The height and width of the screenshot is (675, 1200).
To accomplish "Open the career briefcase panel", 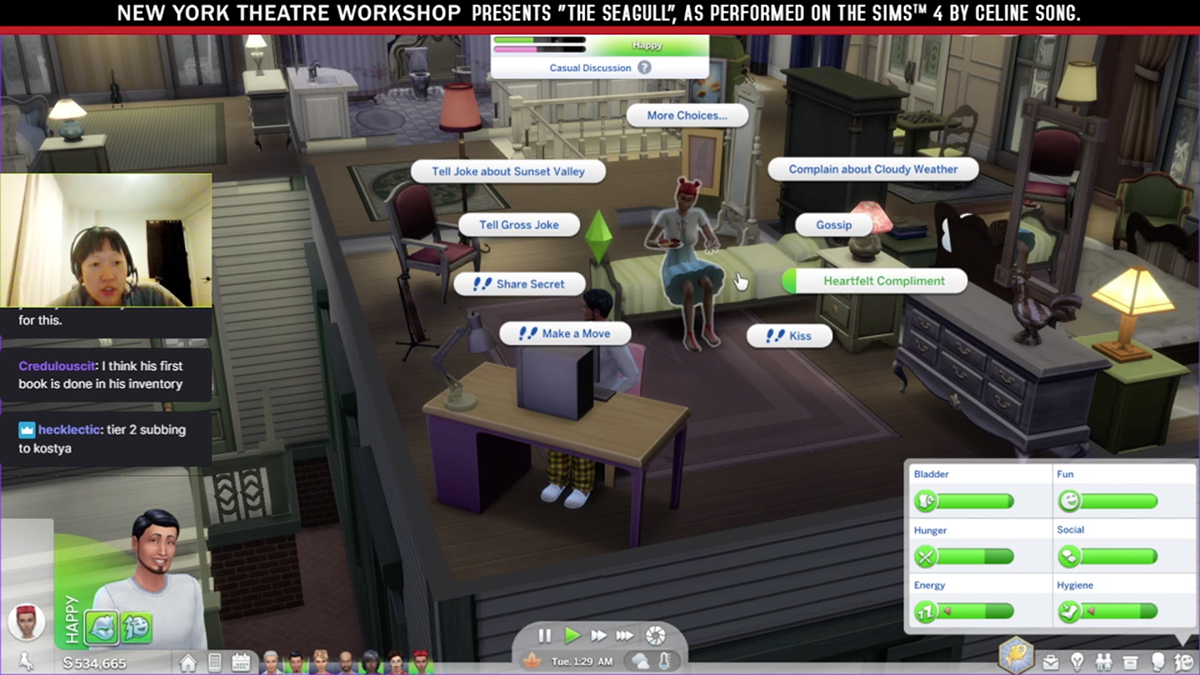I will click(x=1051, y=661).
